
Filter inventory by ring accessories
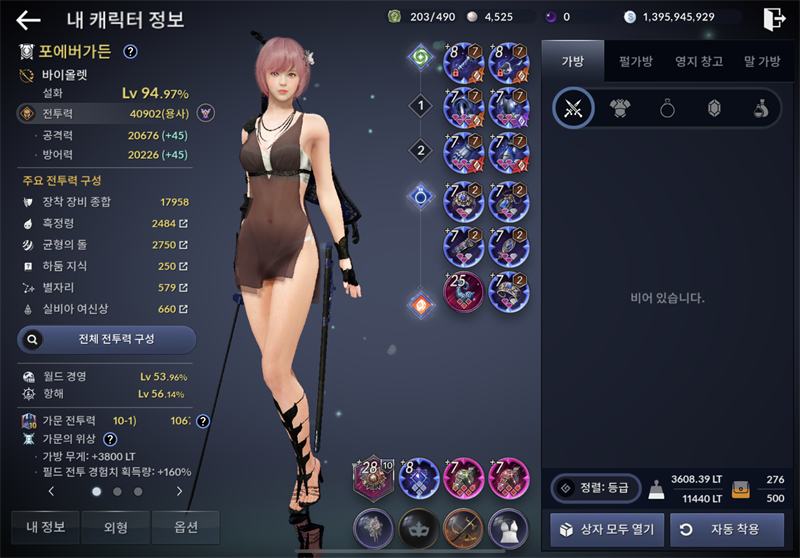click(x=667, y=109)
